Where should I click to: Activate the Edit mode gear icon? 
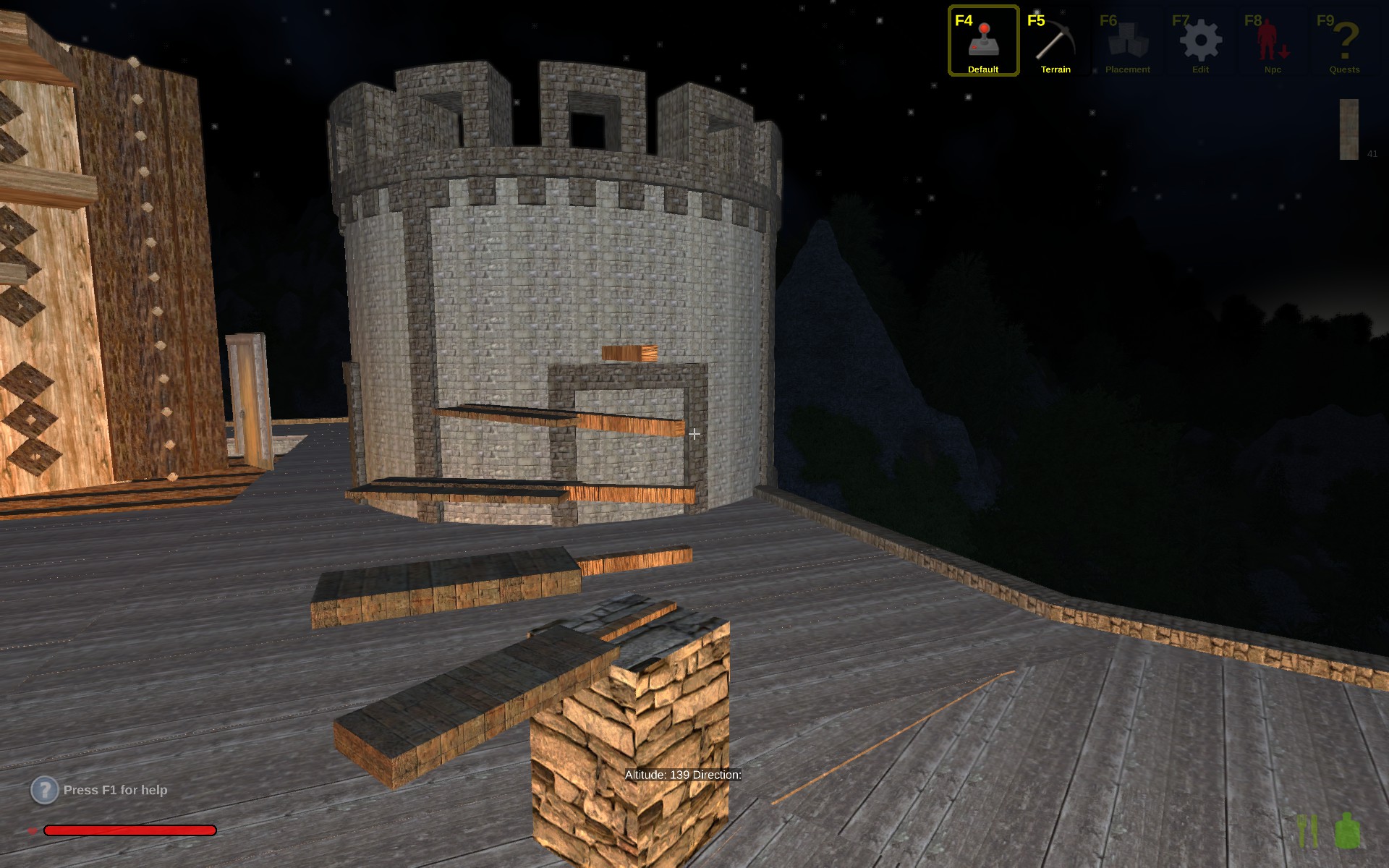coord(1200,41)
